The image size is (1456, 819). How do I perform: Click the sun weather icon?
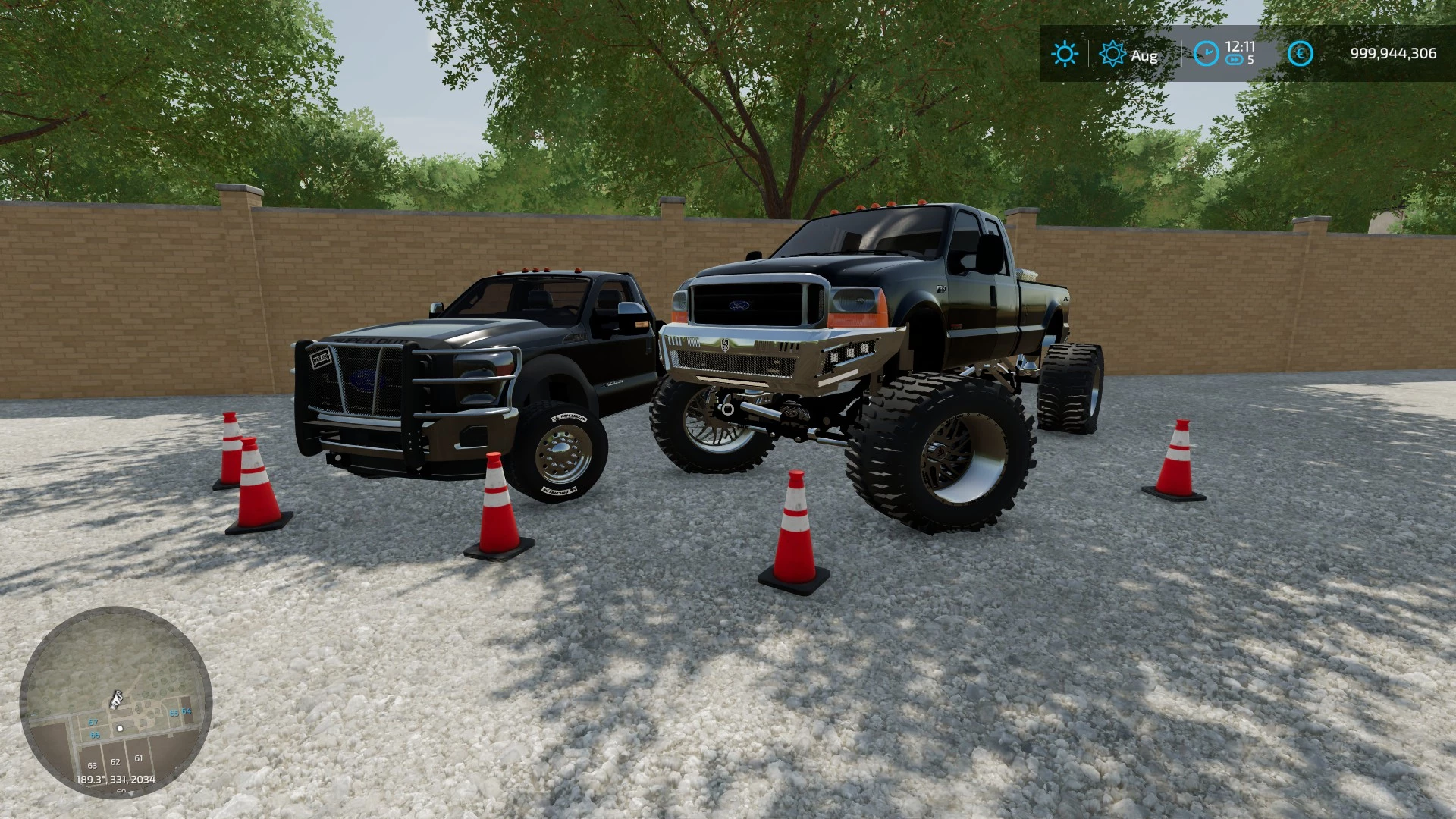(1064, 54)
